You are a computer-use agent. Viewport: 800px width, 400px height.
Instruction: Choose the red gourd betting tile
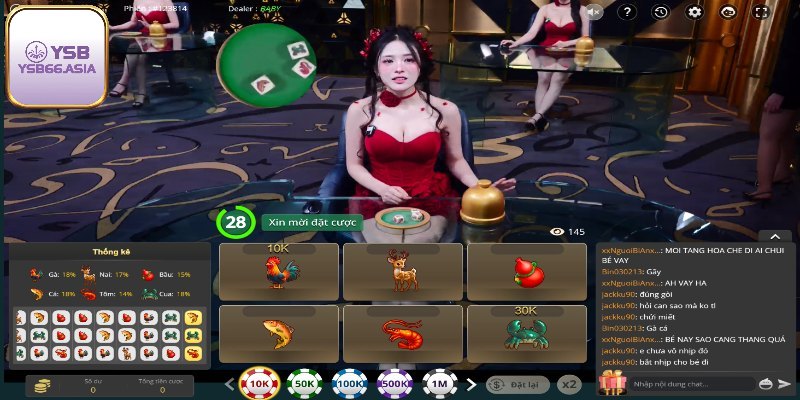pyautogui.click(x=526, y=271)
